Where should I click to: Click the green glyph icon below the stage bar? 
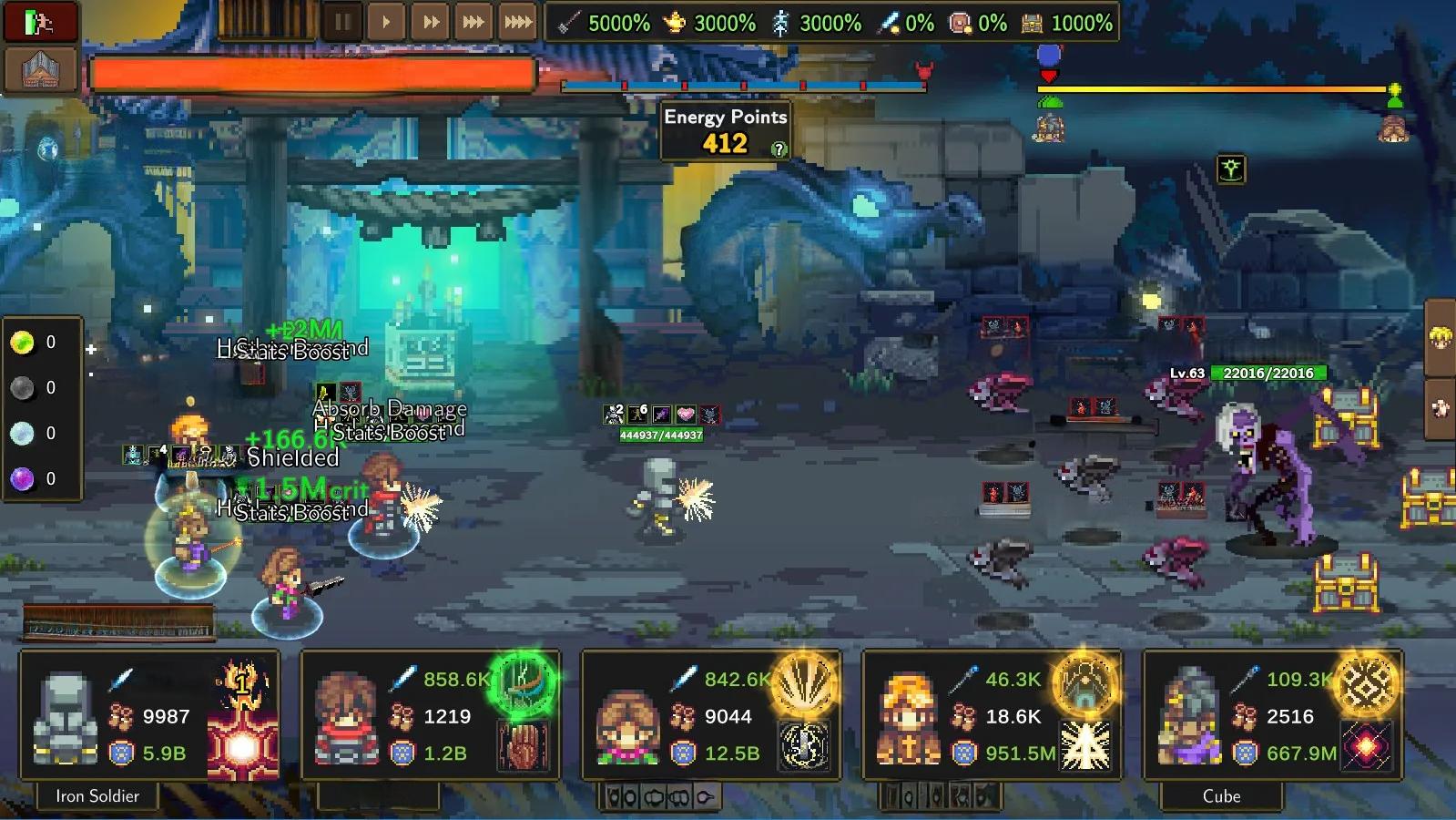1231,169
